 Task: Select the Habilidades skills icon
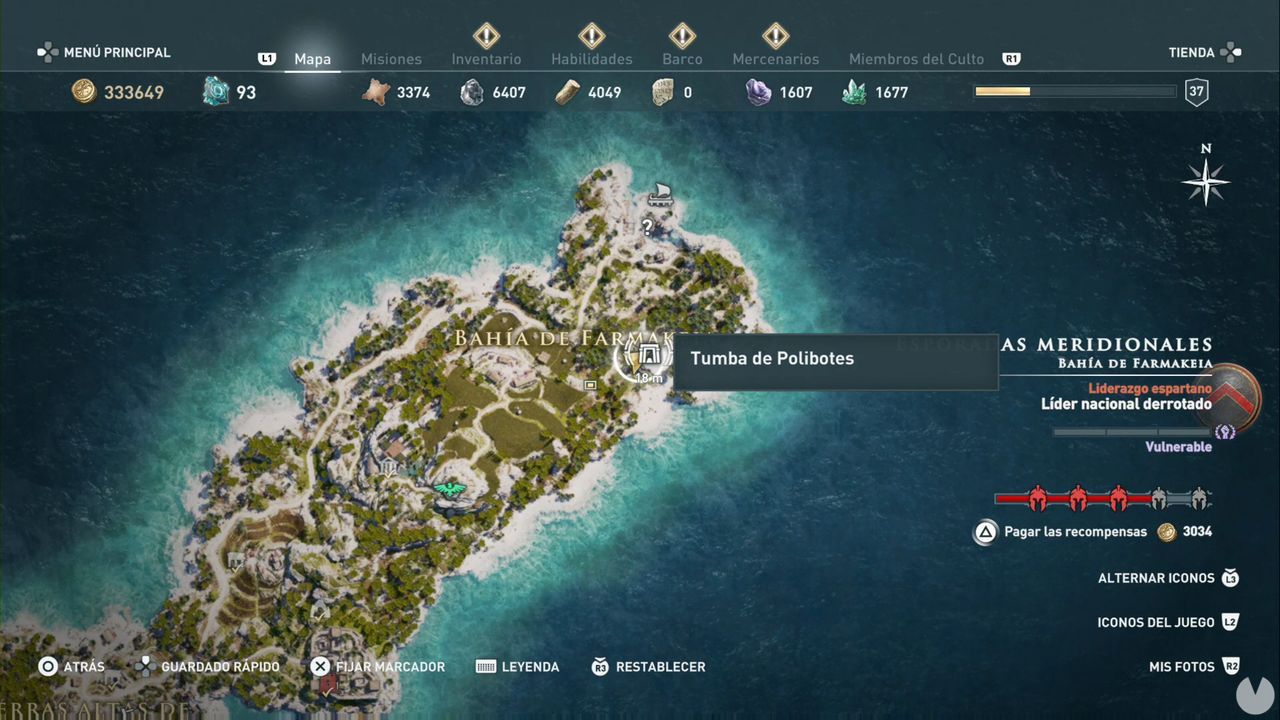coord(591,38)
